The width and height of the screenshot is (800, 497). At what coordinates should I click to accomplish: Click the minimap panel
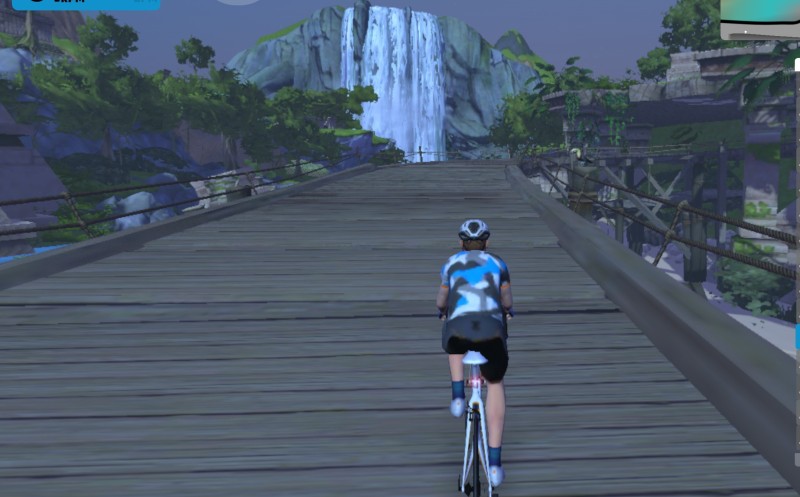[x=761, y=17]
